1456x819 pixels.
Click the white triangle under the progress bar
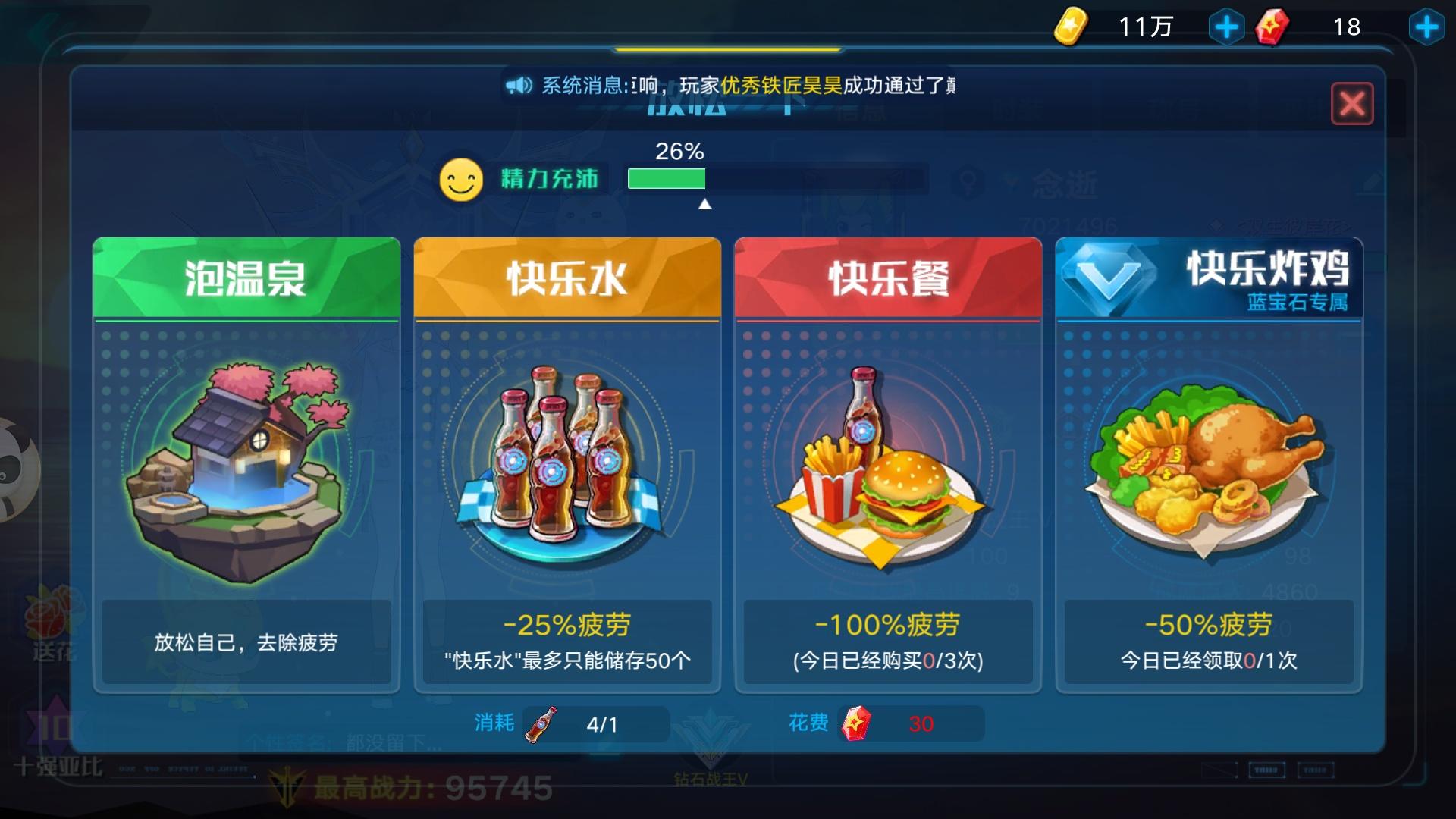(x=704, y=202)
